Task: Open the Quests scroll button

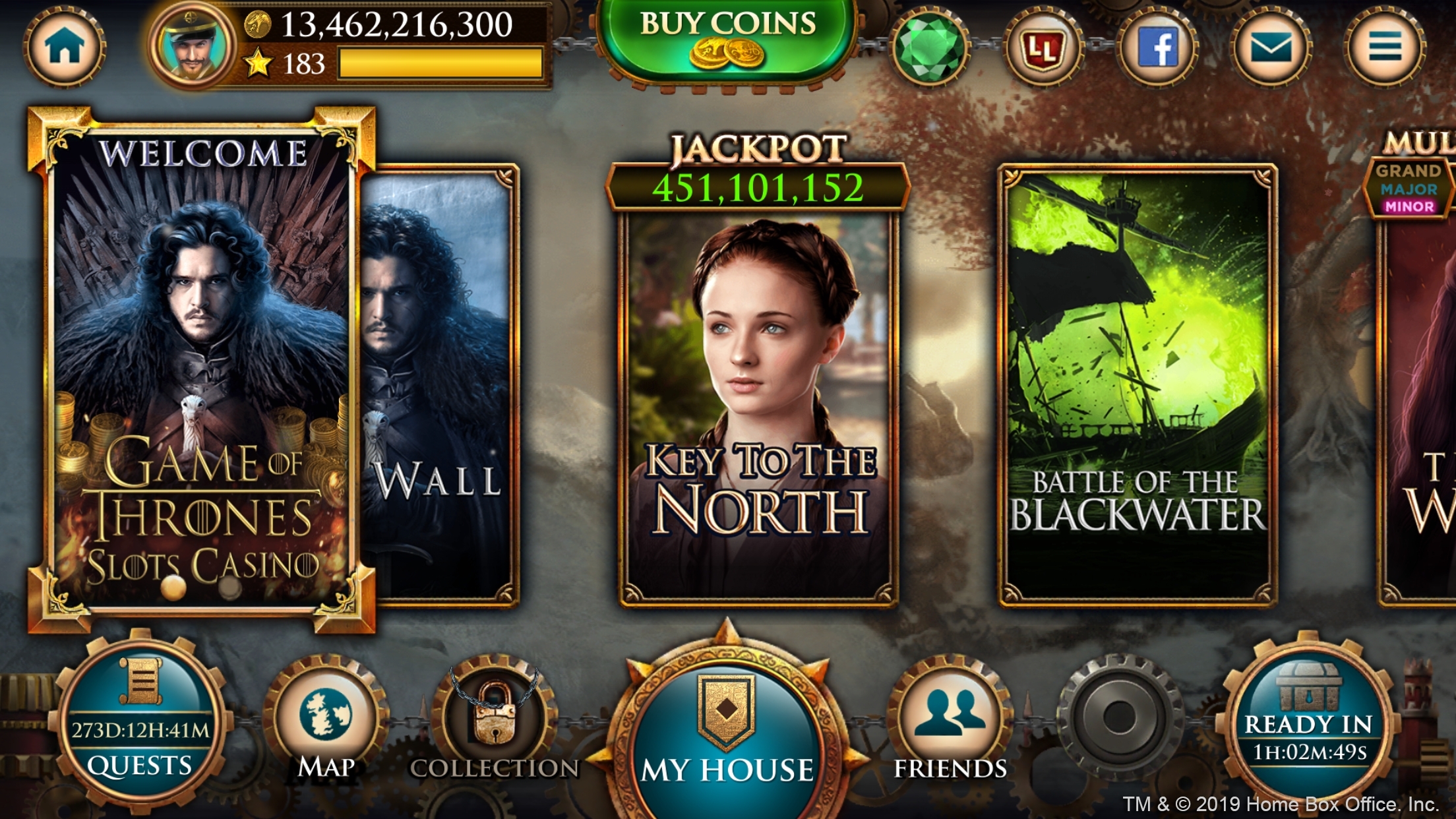Action: (x=140, y=725)
